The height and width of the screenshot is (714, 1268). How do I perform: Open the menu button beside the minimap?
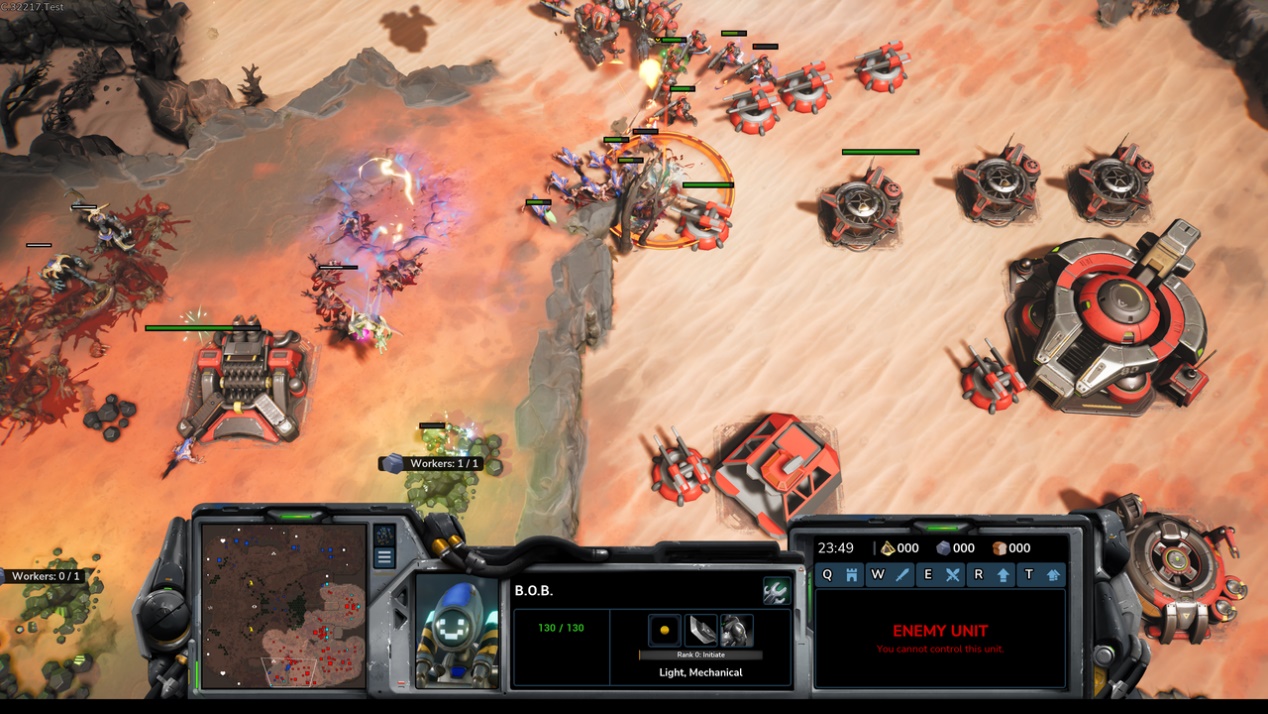[384, 558]
